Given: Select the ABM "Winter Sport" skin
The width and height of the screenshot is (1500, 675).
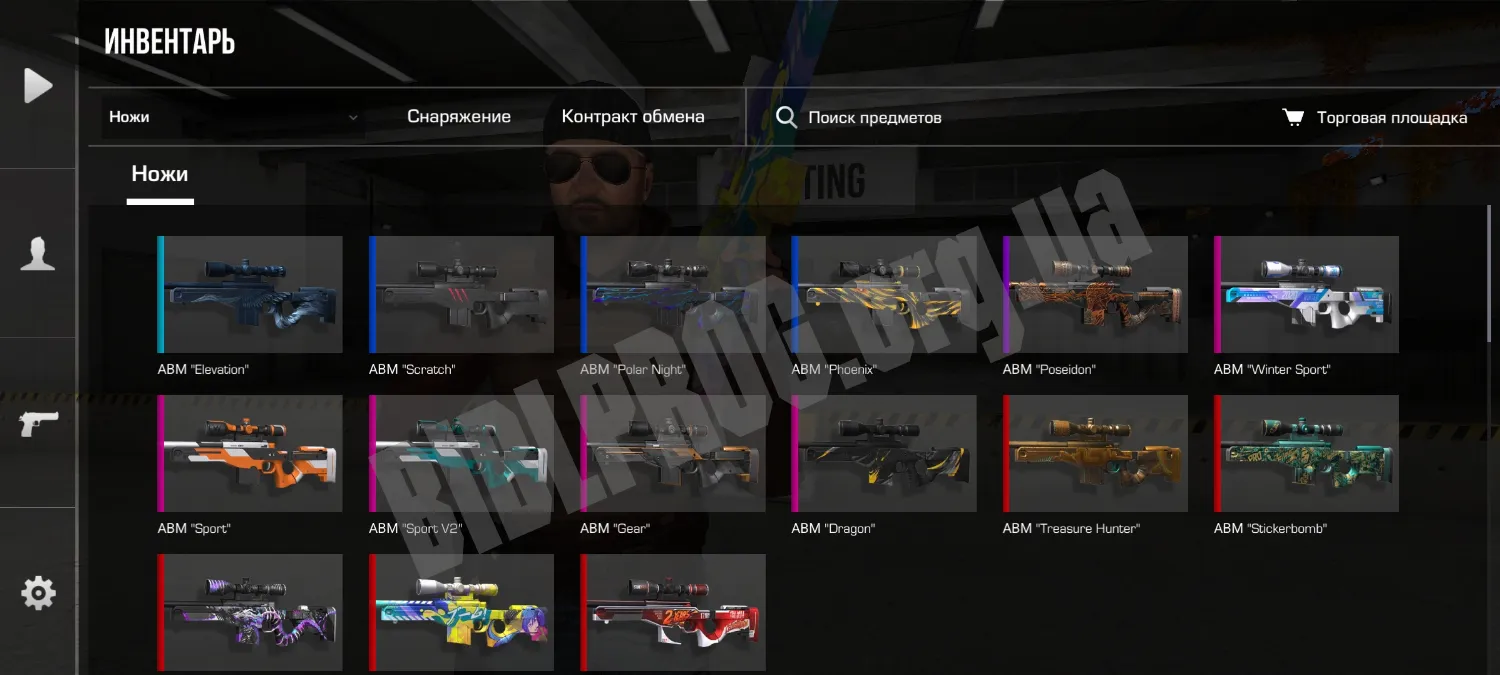Looking at the screenshot, I should click(1307, 294).
